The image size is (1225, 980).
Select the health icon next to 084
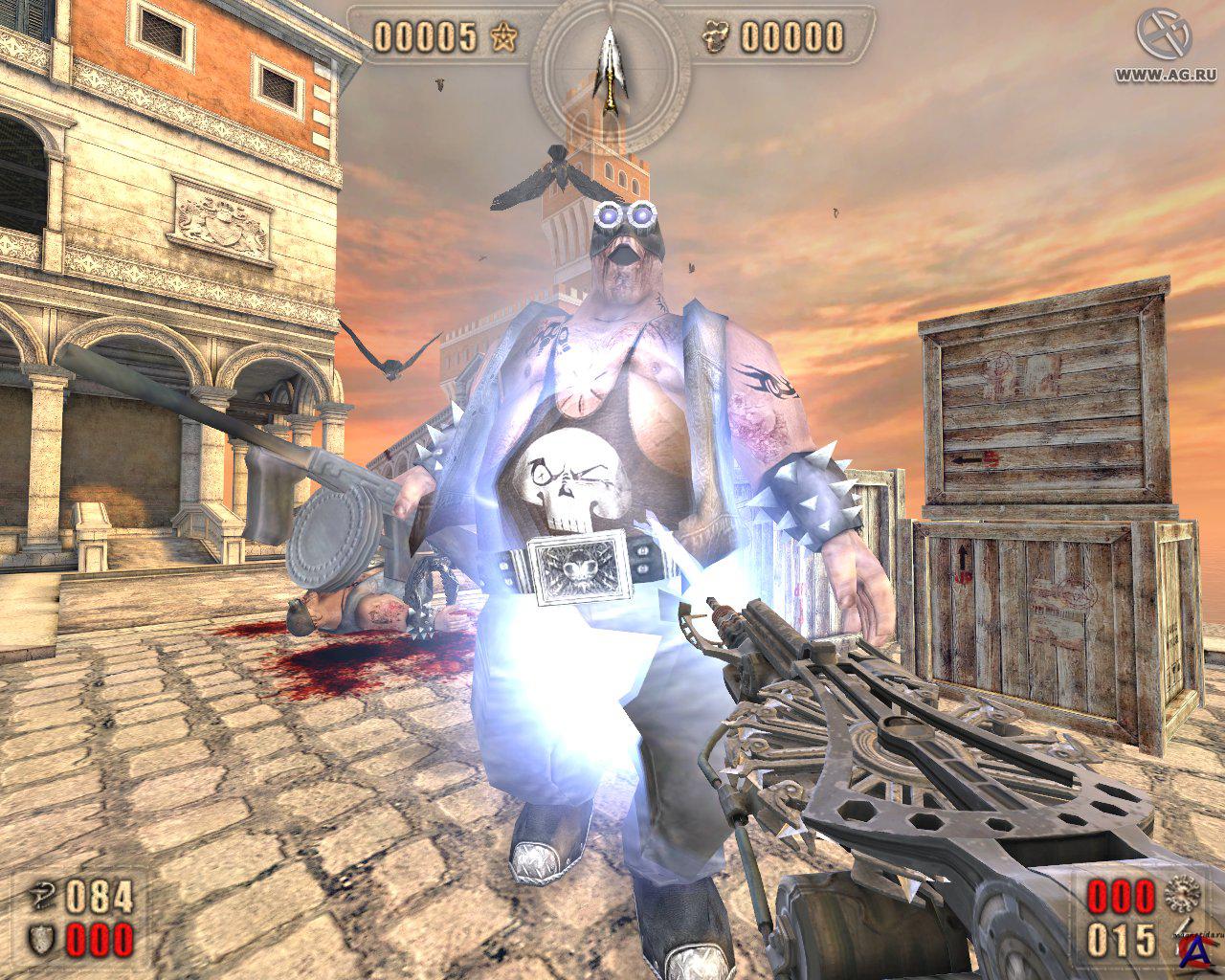pos(44,897)
